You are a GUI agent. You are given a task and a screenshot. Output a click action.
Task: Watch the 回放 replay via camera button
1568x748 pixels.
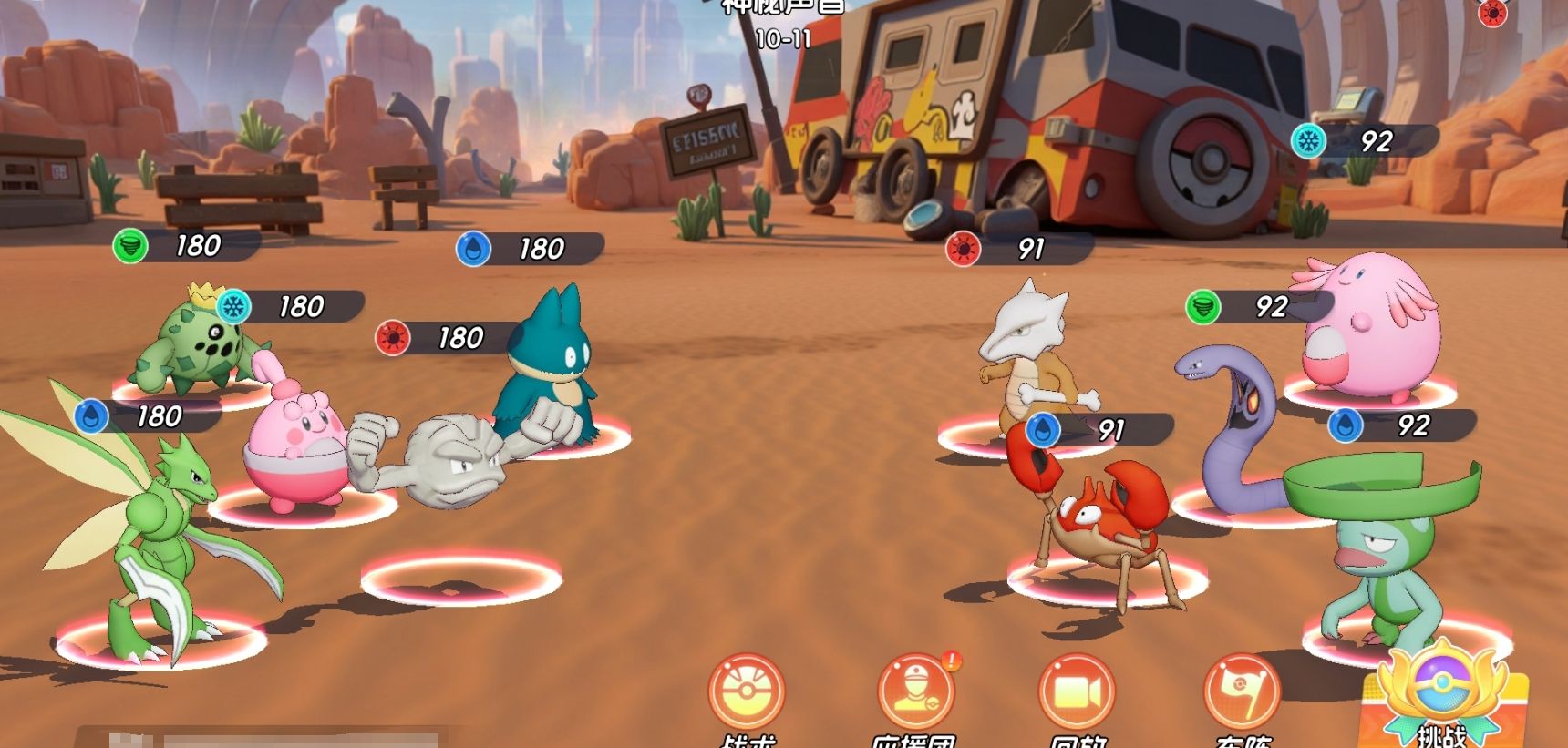pyautogui.click(x=1077, y=692)
